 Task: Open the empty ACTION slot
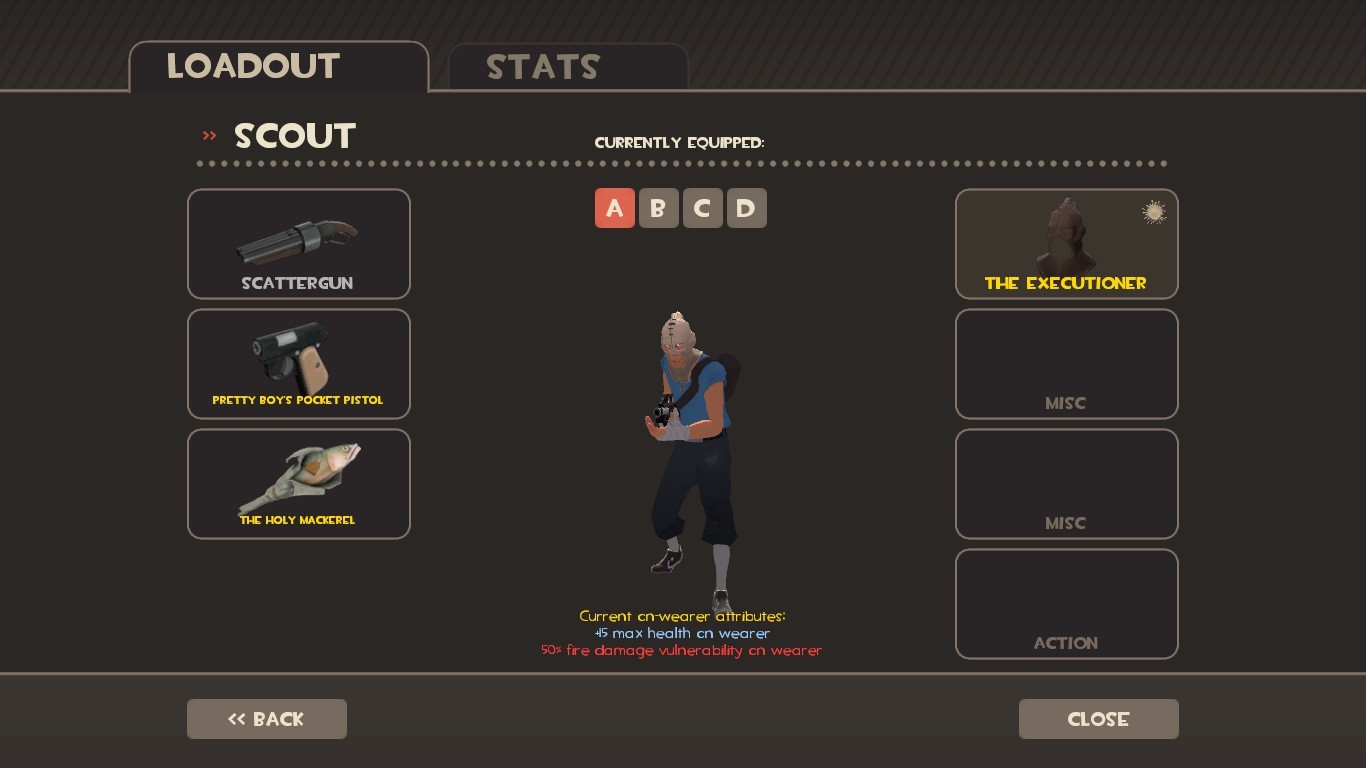tap(1066, 603)
